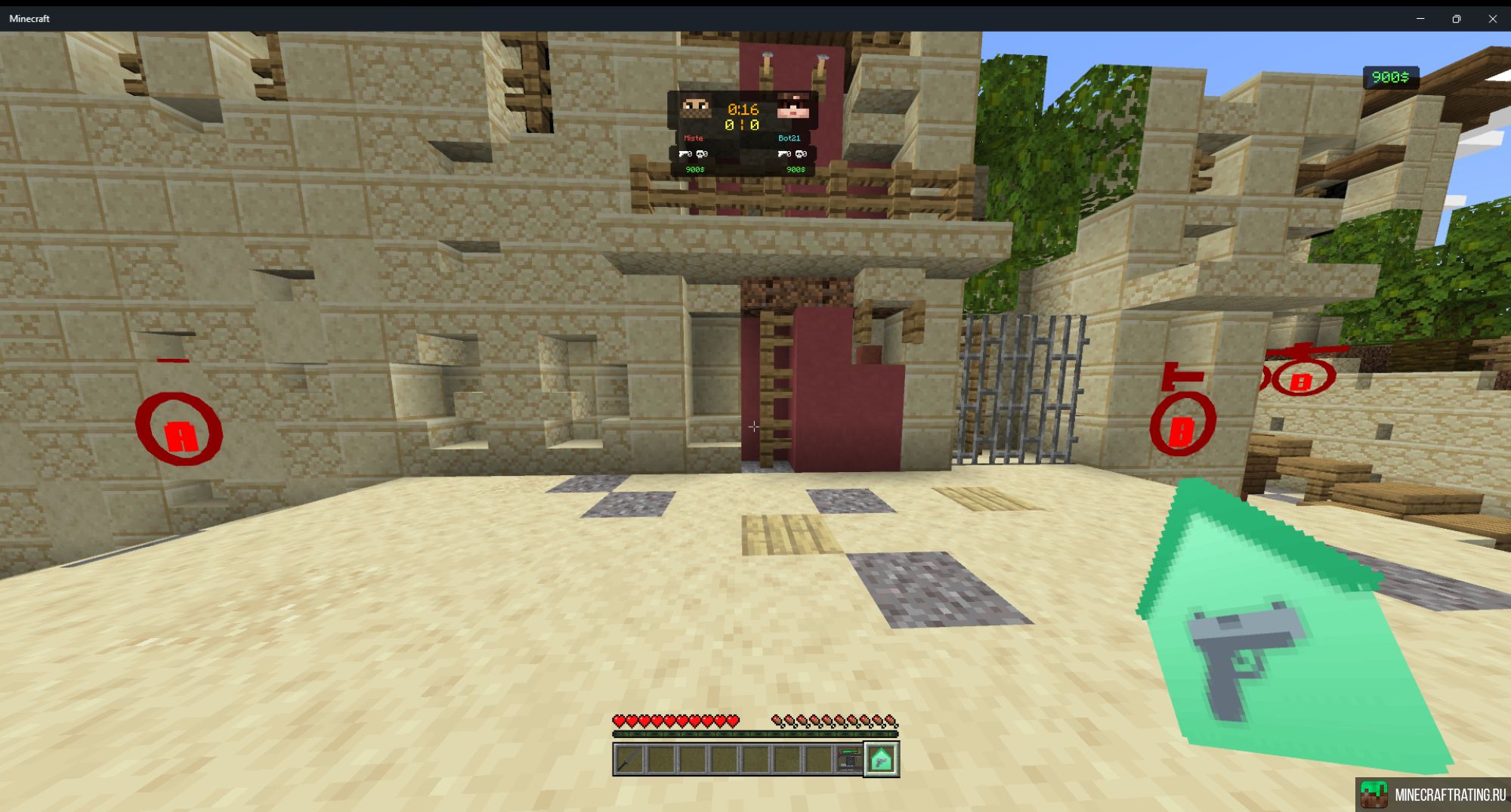Click the green experience bar
The height and width of the screenshot is (812, 1511).
click(x=755, y=734)
